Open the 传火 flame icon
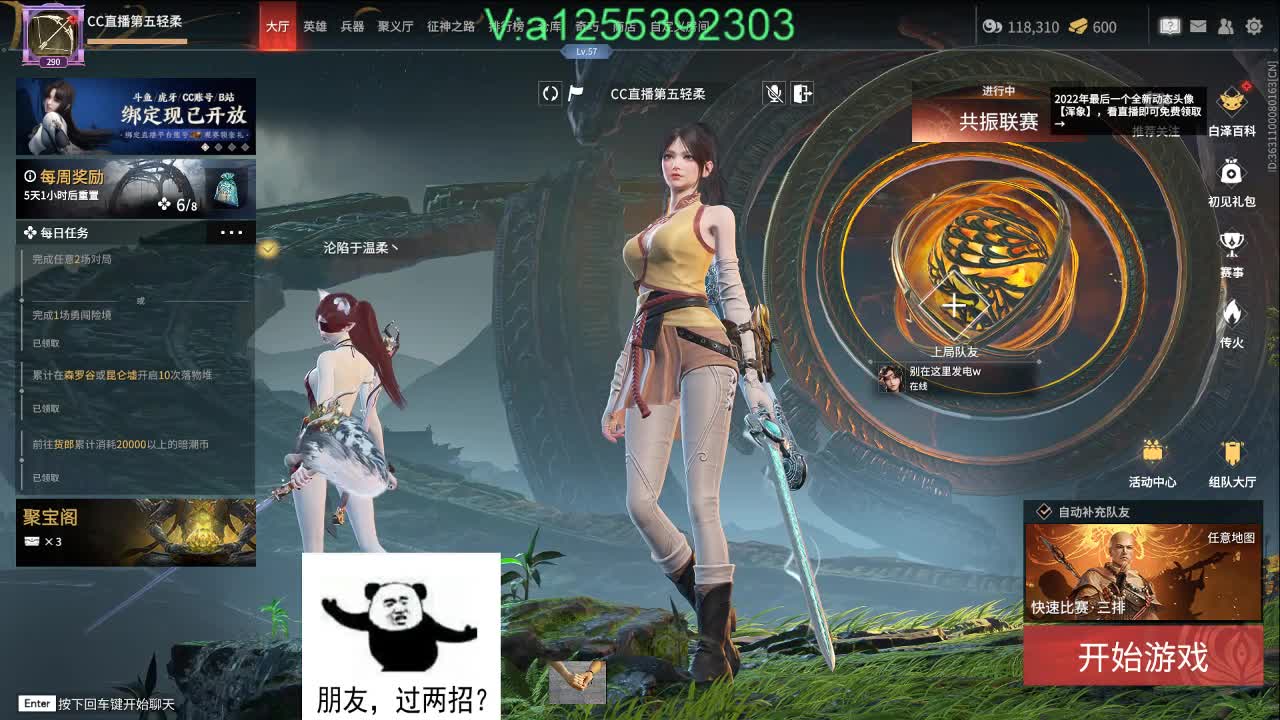Viewport: 1280px width, 720px height. 1231,310
